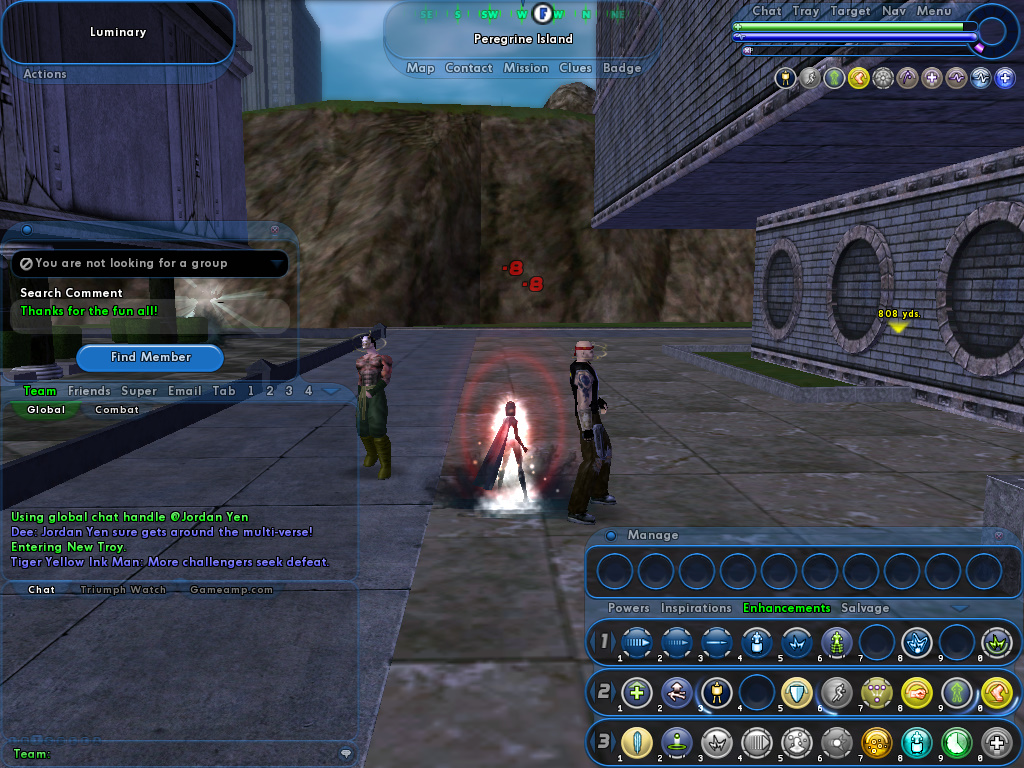The width and height of the screenshot is (1024, 768).
Task: Switch to the Powers tab
Action: coord(629,608)
